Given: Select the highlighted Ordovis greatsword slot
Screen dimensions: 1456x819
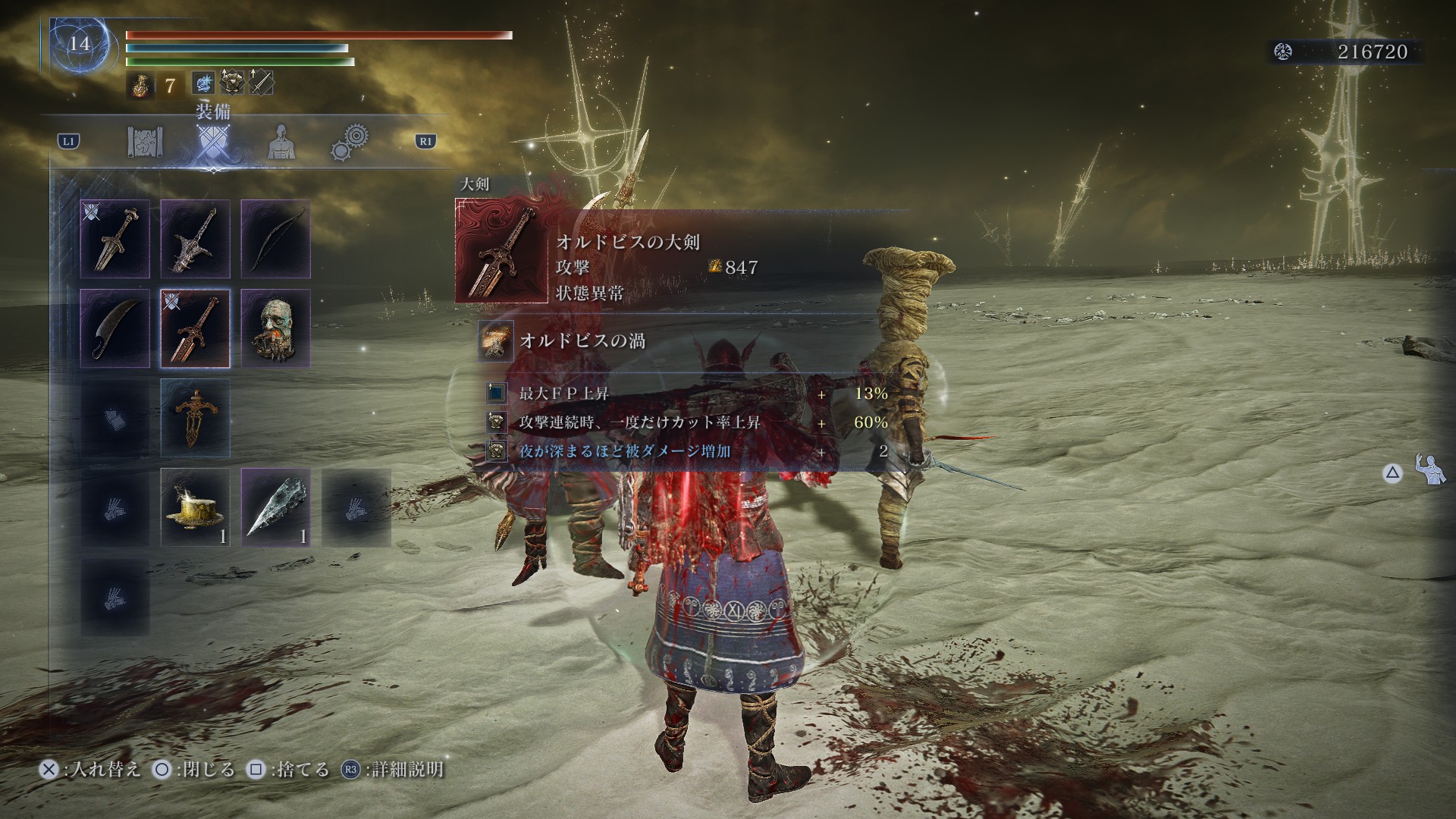Looking at the screenshot, I should click(x=195, y=328).
